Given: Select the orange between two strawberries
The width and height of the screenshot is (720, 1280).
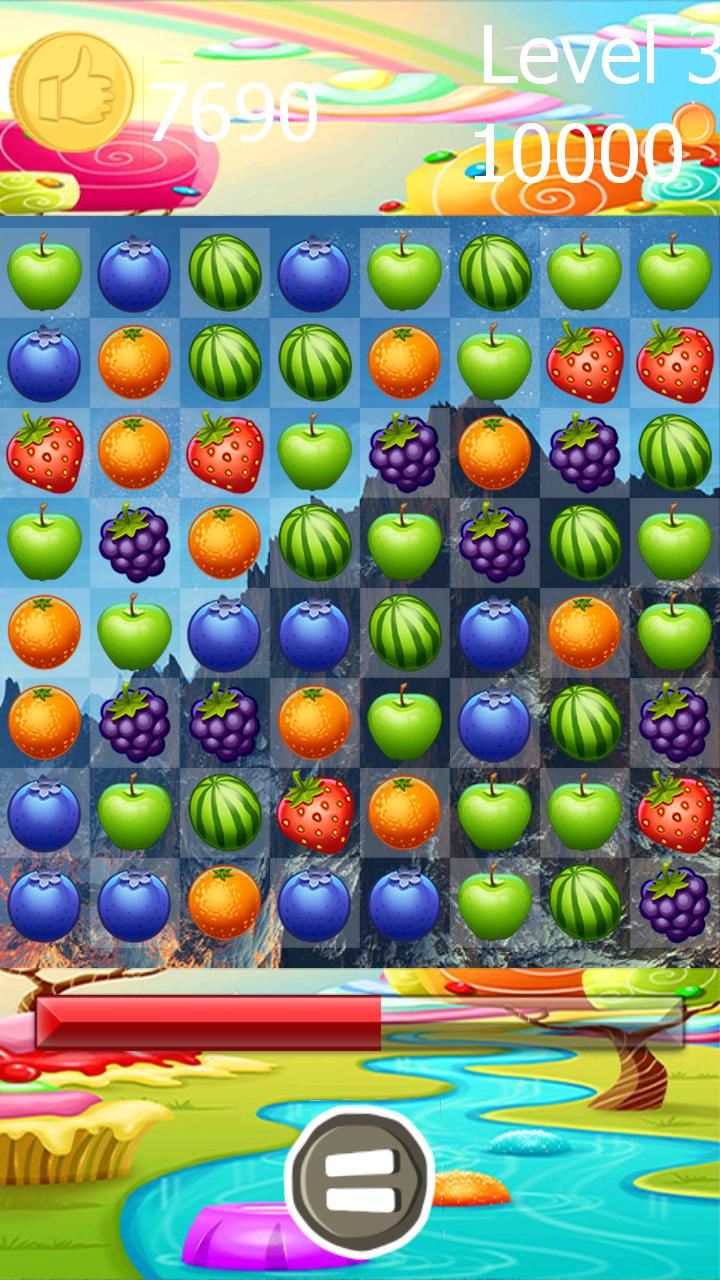Looking at the screenshot, I should pyautogui.click(x=135, y=452).
